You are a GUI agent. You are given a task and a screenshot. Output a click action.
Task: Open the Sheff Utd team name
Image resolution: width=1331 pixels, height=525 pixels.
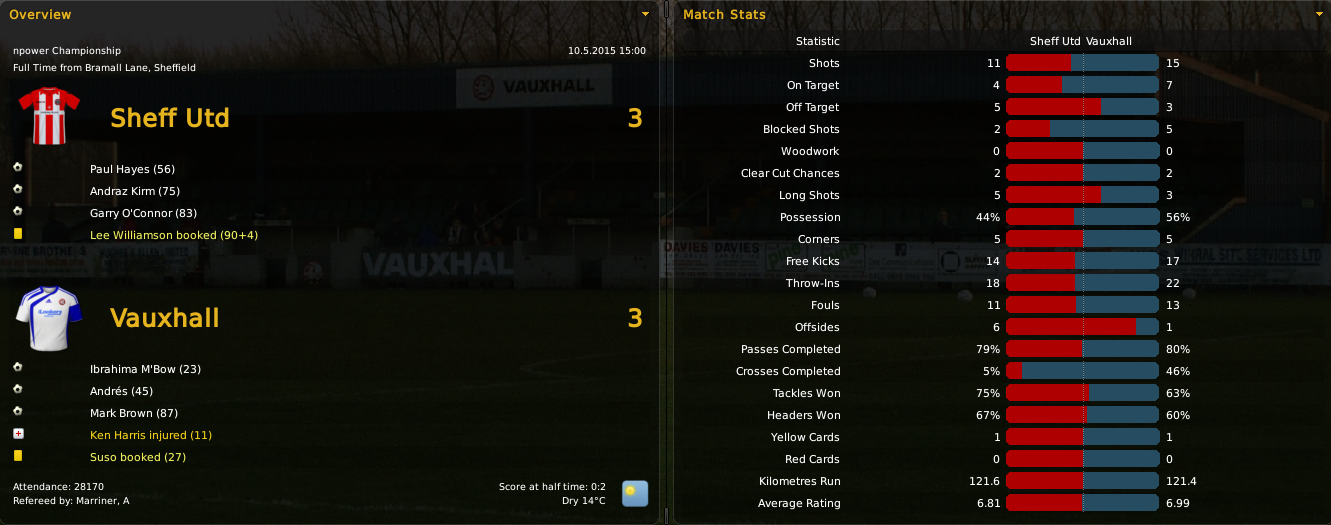[170, 118]
